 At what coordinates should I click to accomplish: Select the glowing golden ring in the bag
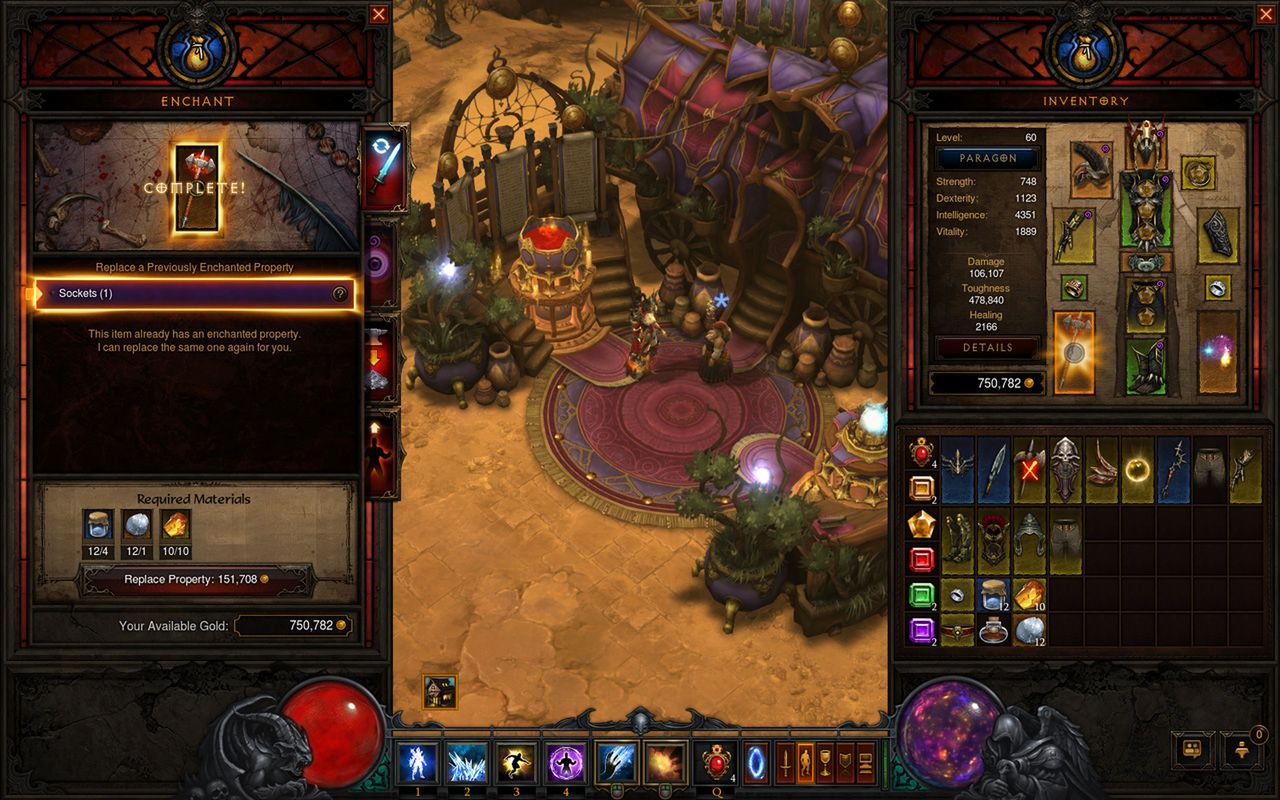point(1138,468)
